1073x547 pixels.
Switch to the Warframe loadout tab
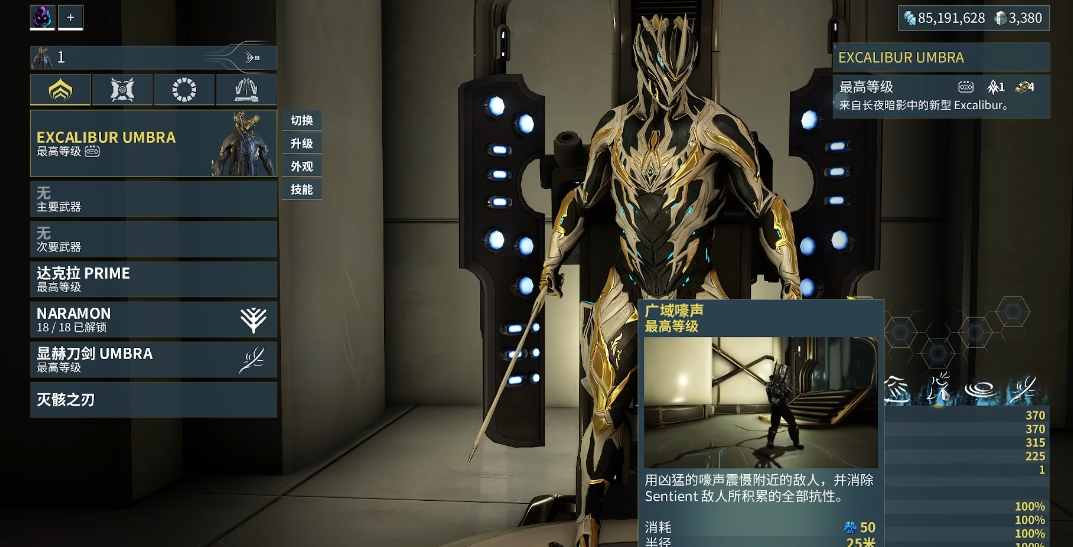click(x=60, y=90)
